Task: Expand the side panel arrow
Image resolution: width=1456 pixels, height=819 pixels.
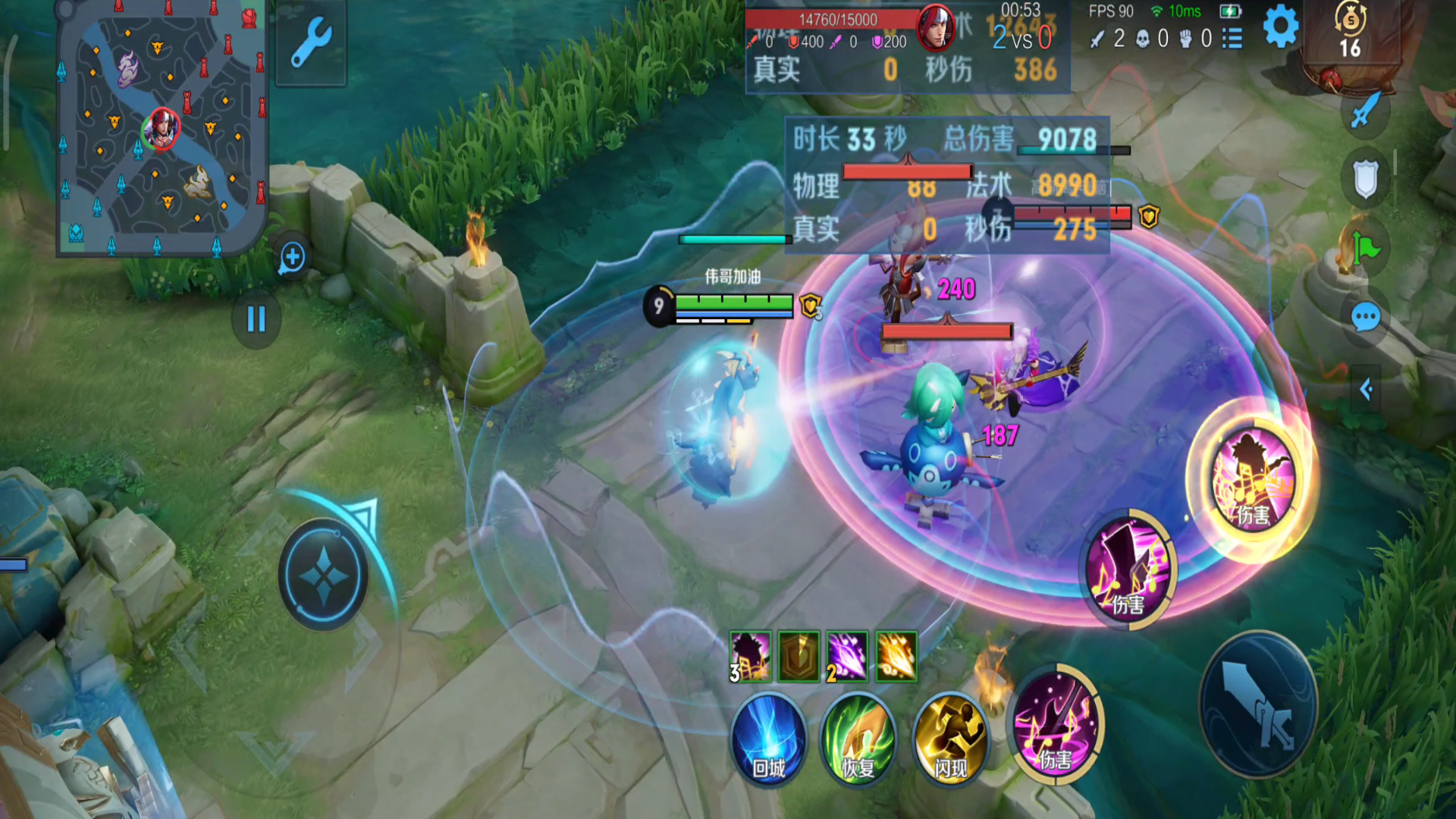Action: (1366, 390)
